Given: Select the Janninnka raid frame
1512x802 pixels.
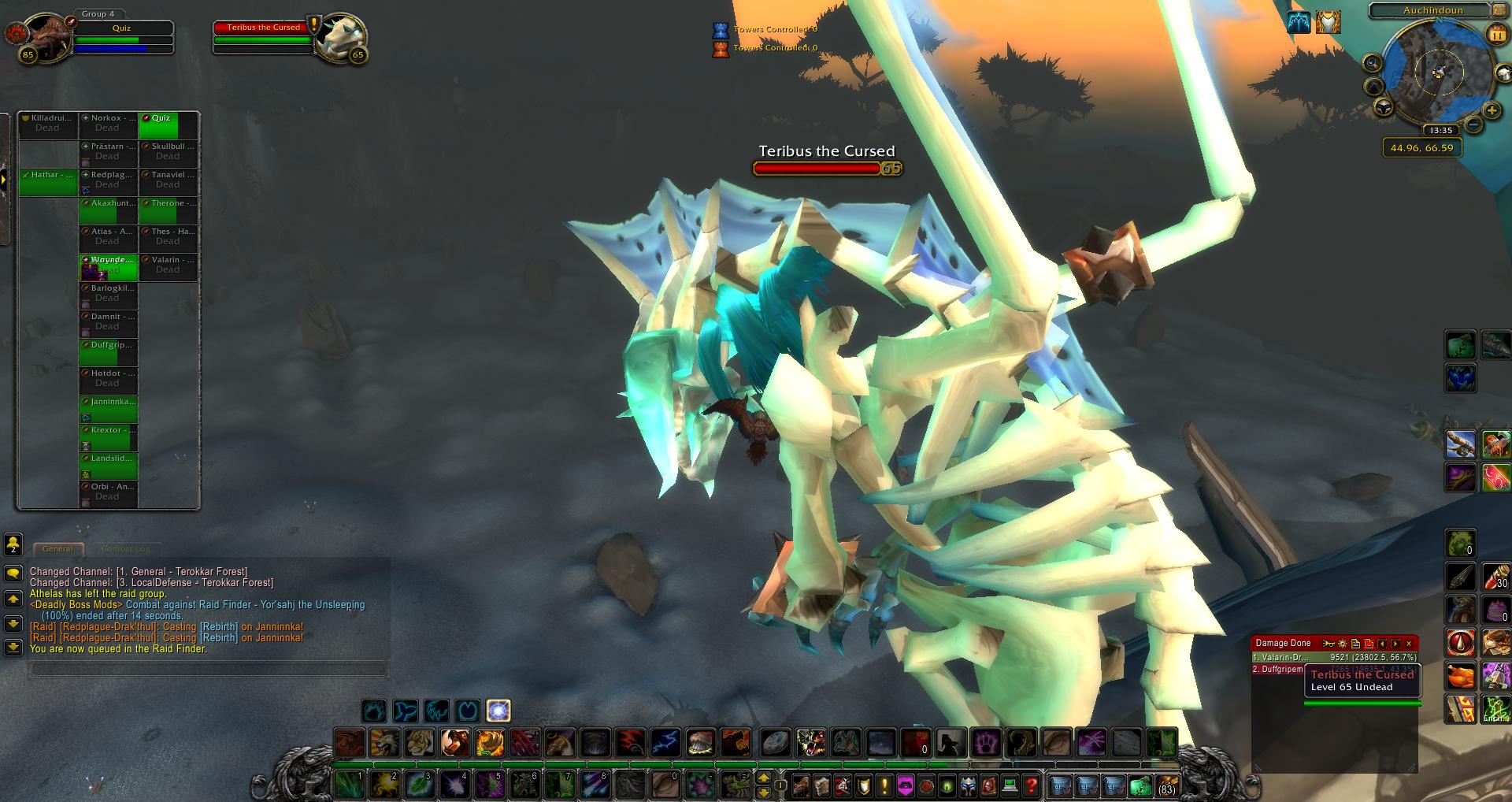Looking at the screenshot, I should coord(108,408).
